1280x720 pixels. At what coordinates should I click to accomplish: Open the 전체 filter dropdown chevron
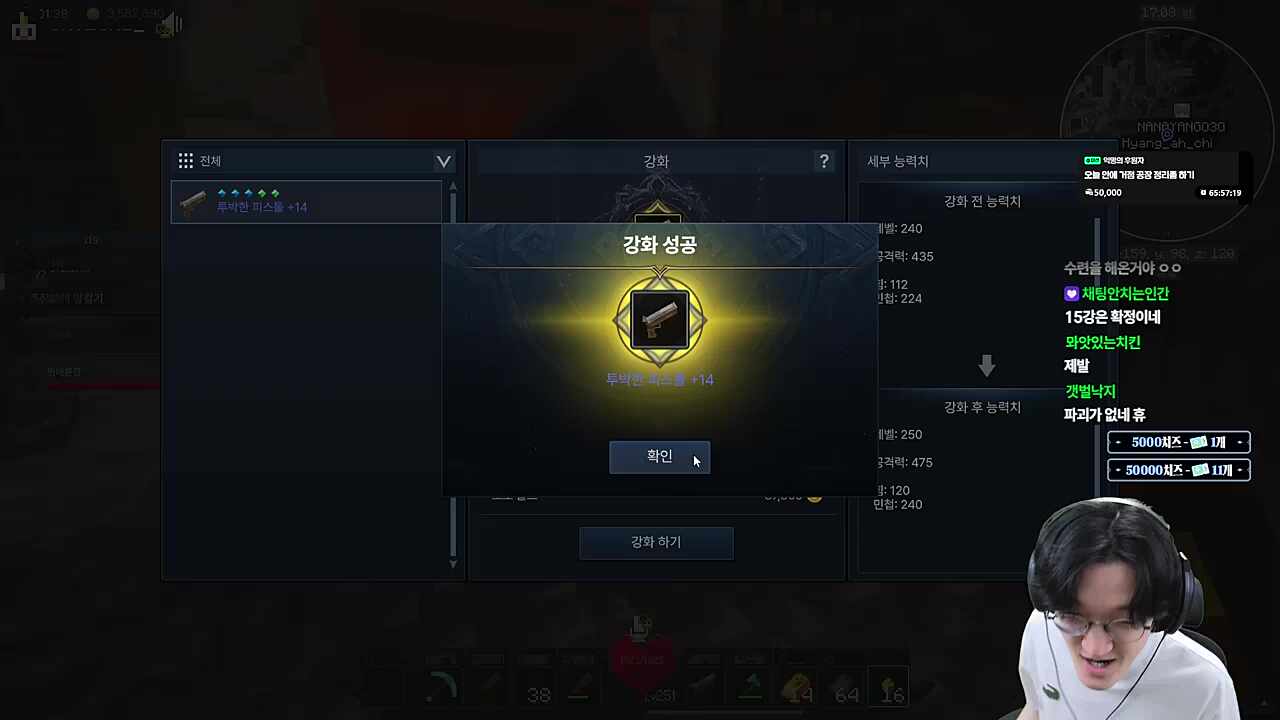coord(443,161)
